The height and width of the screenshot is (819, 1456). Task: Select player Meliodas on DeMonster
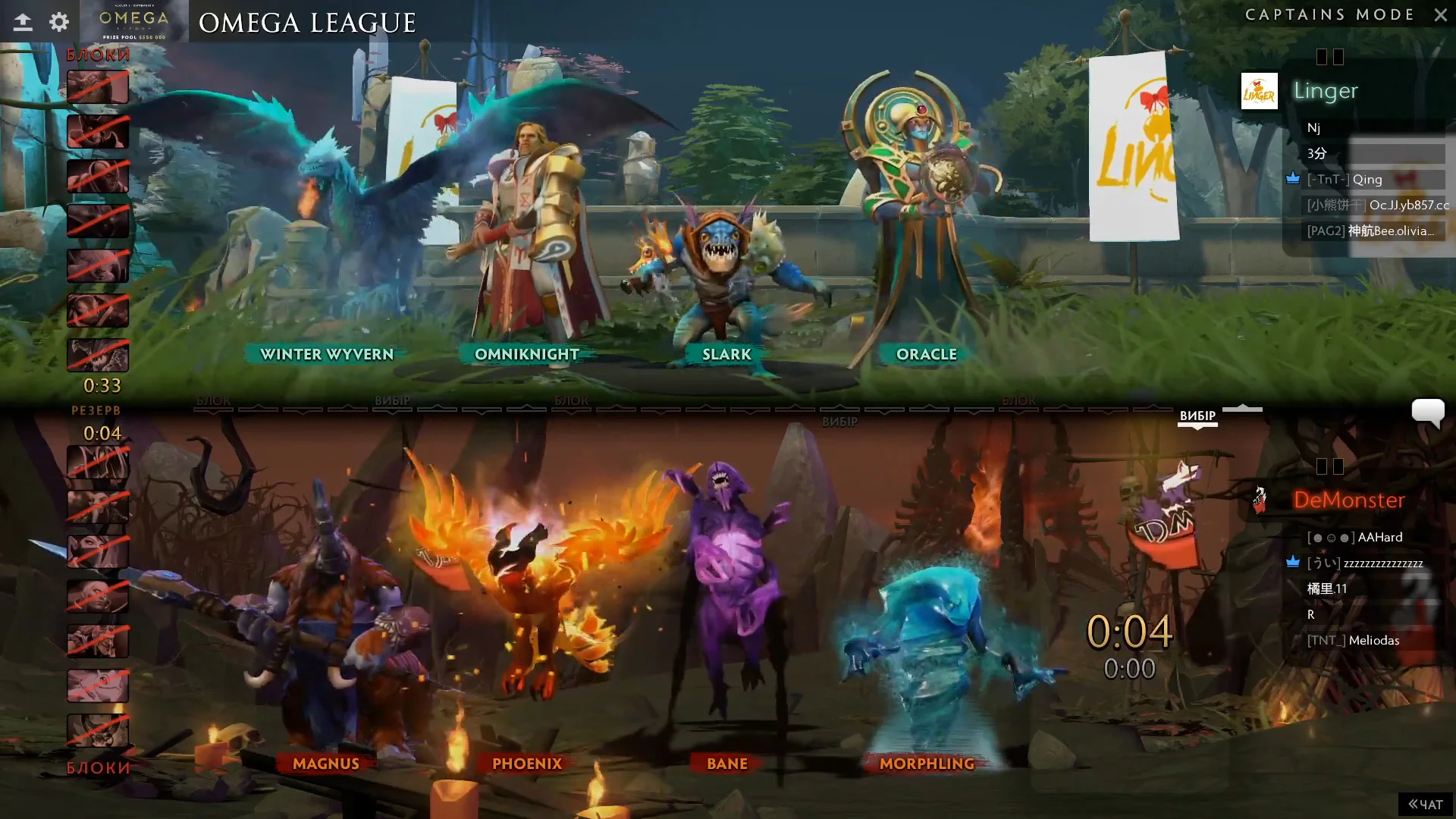[x=1373, y=641]
